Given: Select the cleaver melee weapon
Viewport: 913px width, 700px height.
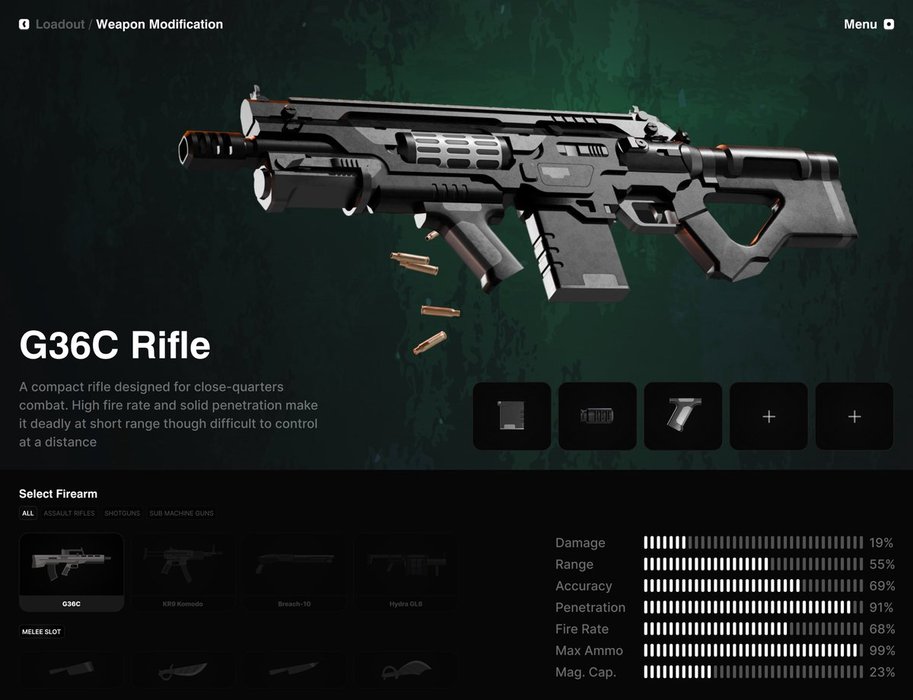Looking at the screenshot, I should pos(71,670).
